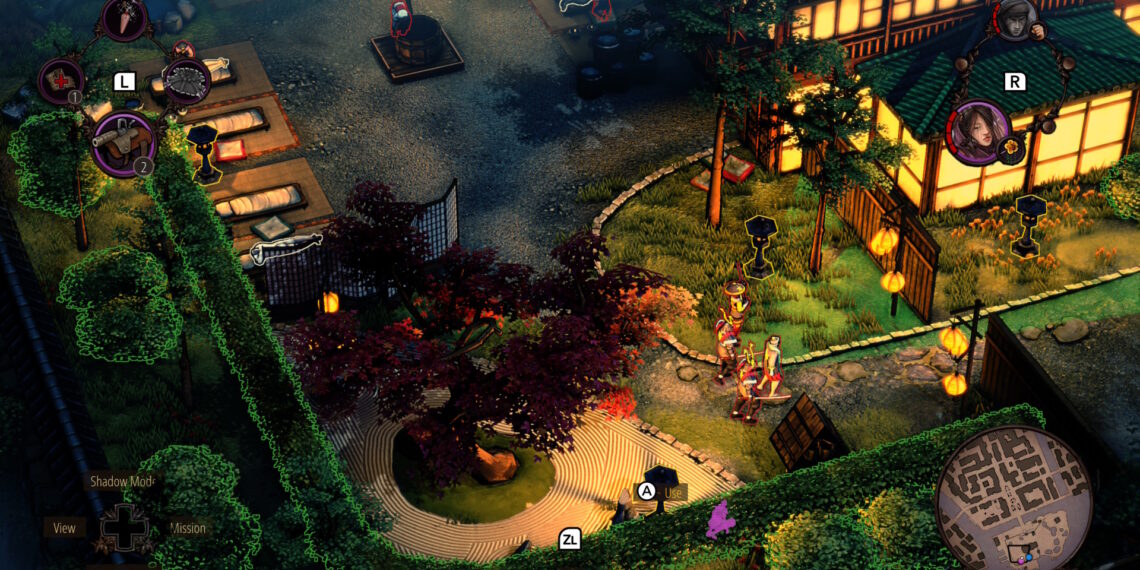Viewport: 1140px width, 570px height.
Task: Activate the View label
Action: click(64, 528)
